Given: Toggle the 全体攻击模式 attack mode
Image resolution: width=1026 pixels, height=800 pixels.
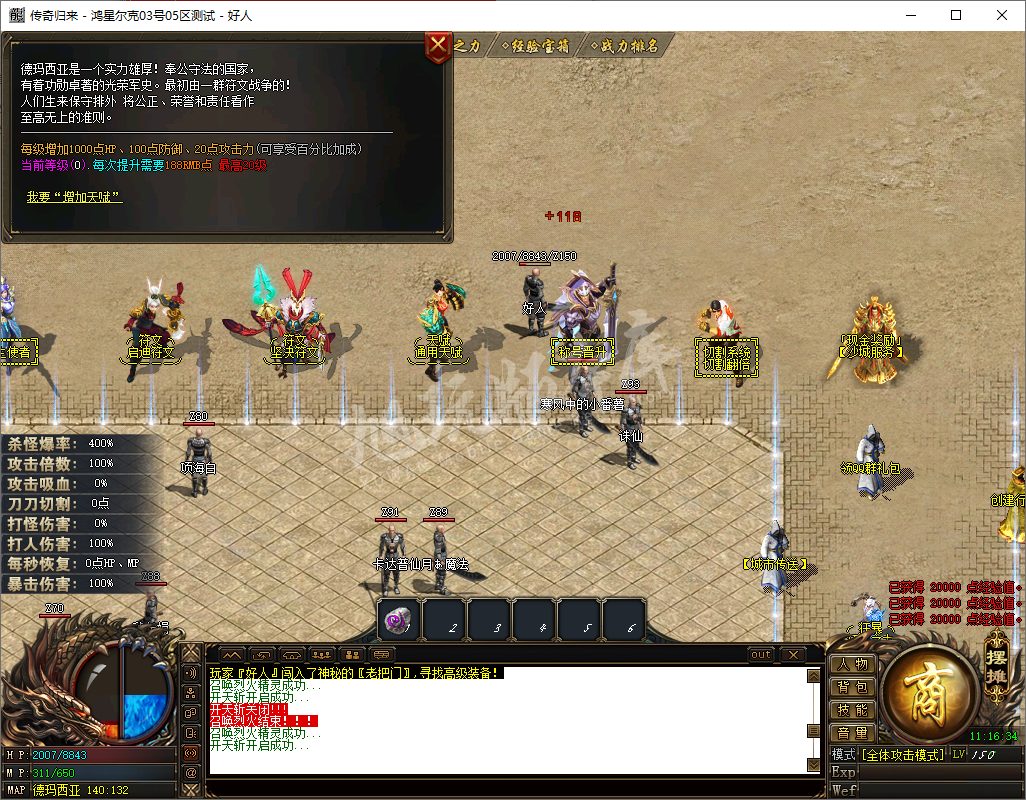Looking at the screenshot, I should (903, 754).
